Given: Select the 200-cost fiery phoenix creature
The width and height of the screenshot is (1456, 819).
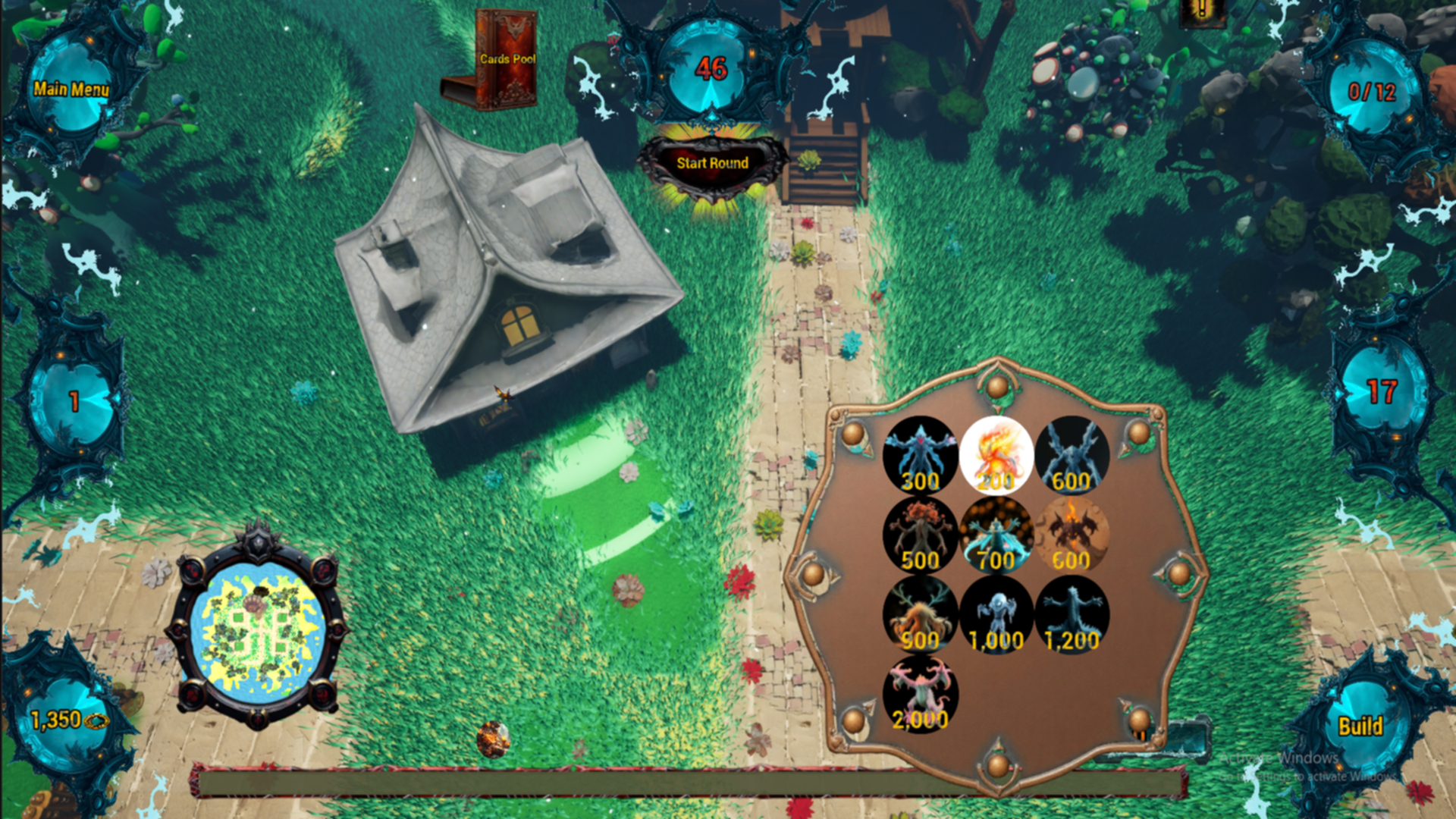Looking at the screenshot, I should click(996, 453).
